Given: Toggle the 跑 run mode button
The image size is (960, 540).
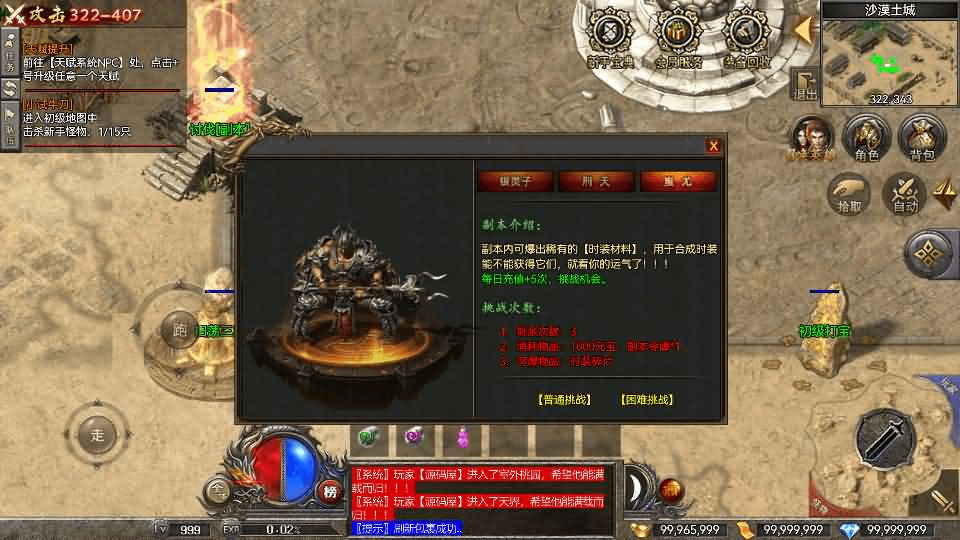Looking at the screenshot, I should [180, 329].
